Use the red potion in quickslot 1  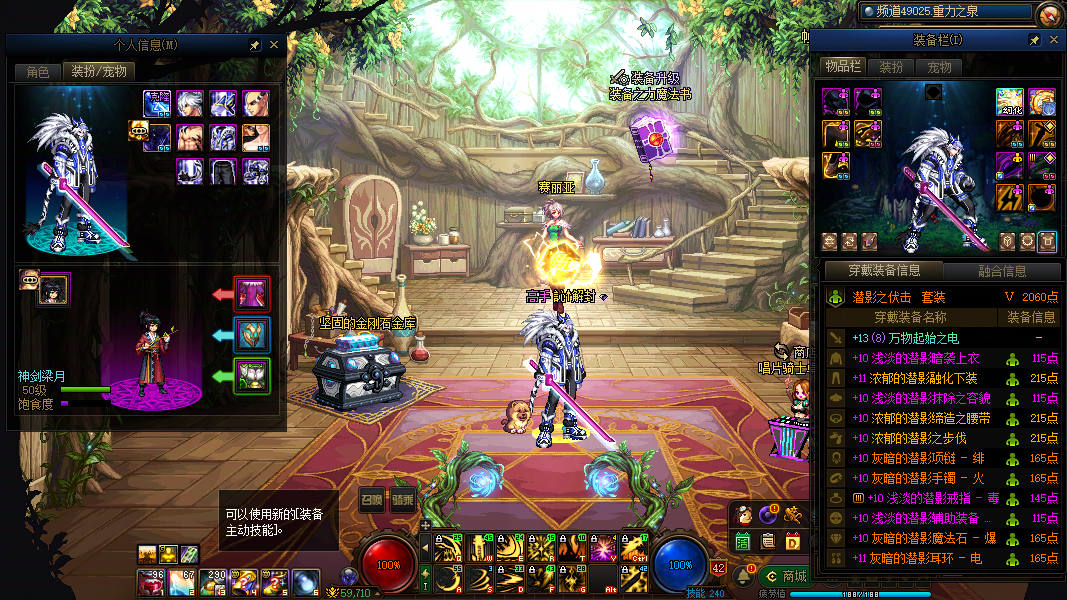click(x=151, y=580)
